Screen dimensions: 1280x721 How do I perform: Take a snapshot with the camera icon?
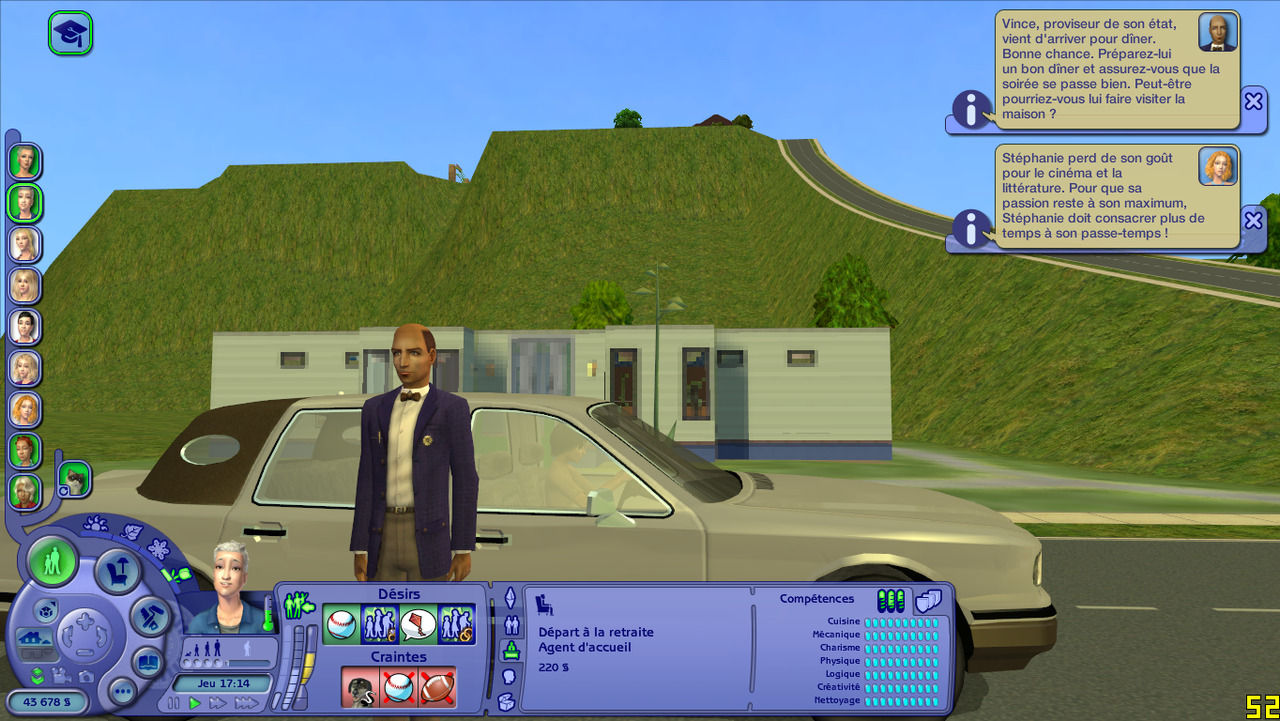click(x=86, y=676)
